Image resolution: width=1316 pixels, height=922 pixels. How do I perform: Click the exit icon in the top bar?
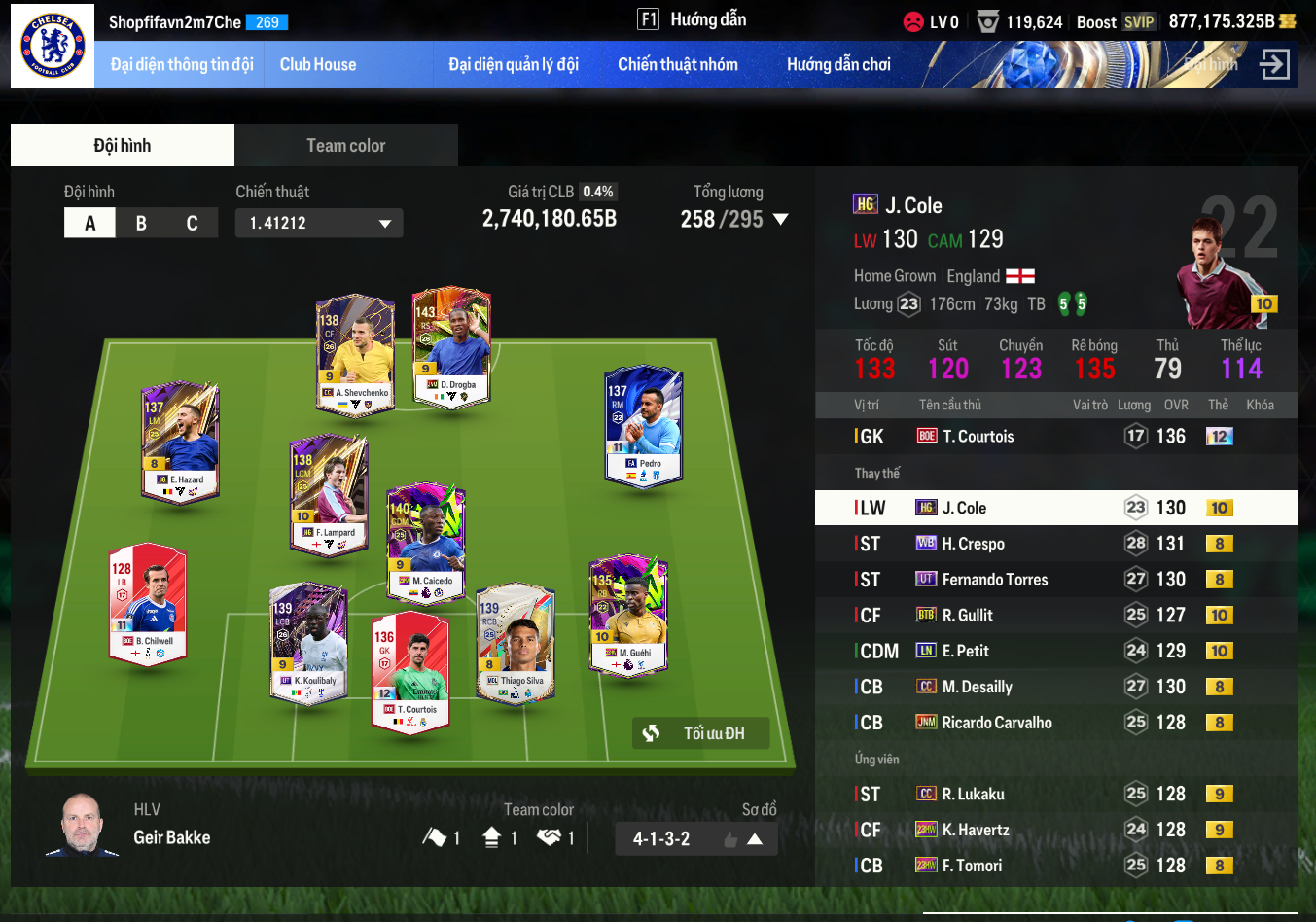1273,65
